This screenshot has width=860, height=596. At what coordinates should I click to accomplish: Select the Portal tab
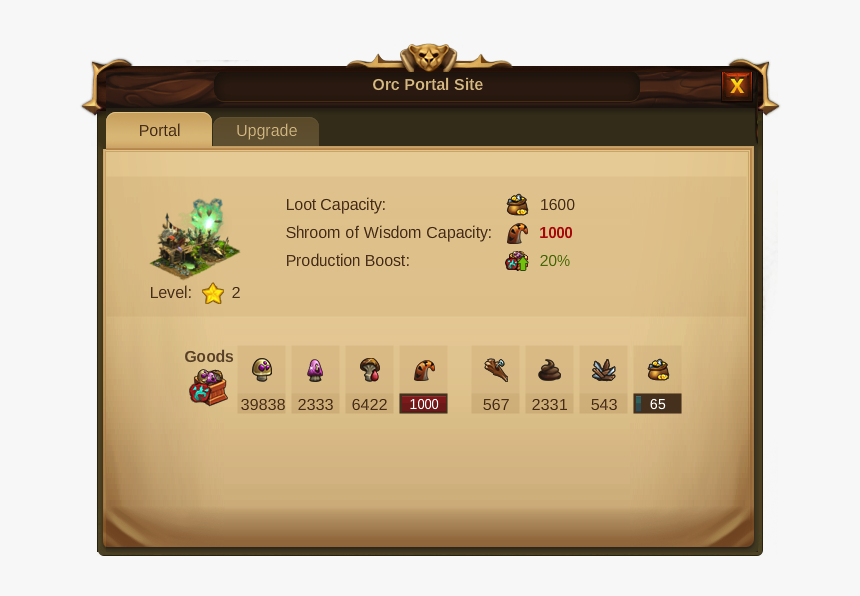[159, 131]
